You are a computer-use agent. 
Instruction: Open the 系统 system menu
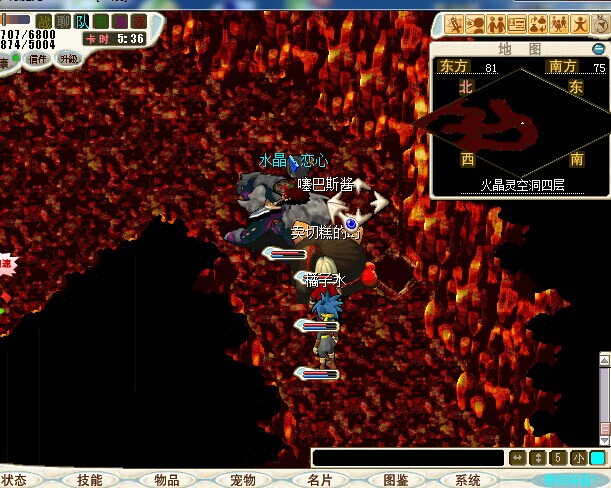pos(467,480)
